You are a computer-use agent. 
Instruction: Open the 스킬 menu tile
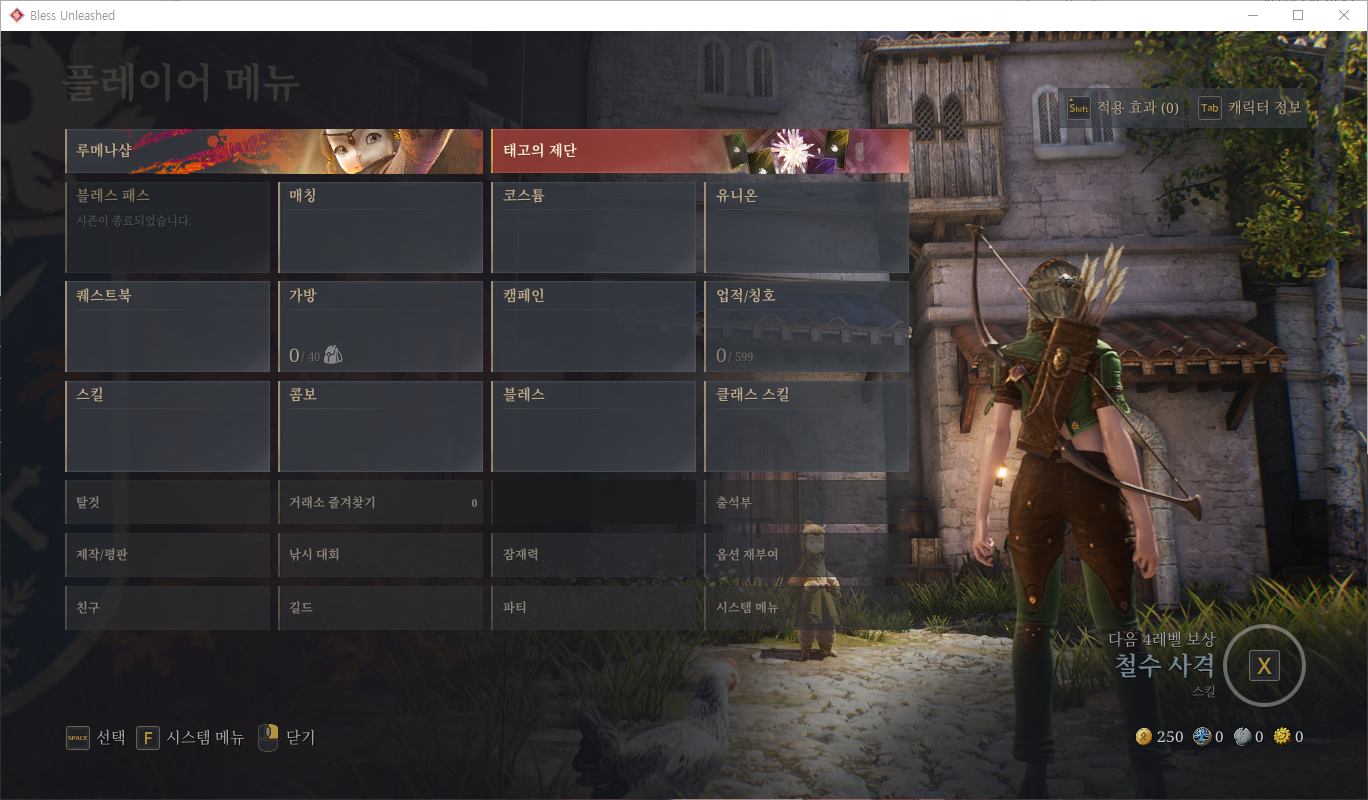click(167, 426)
